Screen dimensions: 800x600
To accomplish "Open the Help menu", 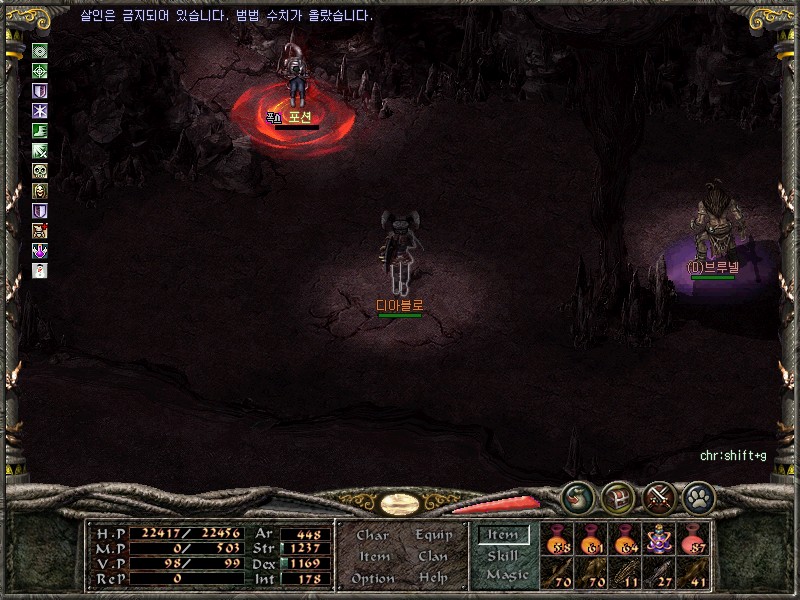I will pos(433,578).
